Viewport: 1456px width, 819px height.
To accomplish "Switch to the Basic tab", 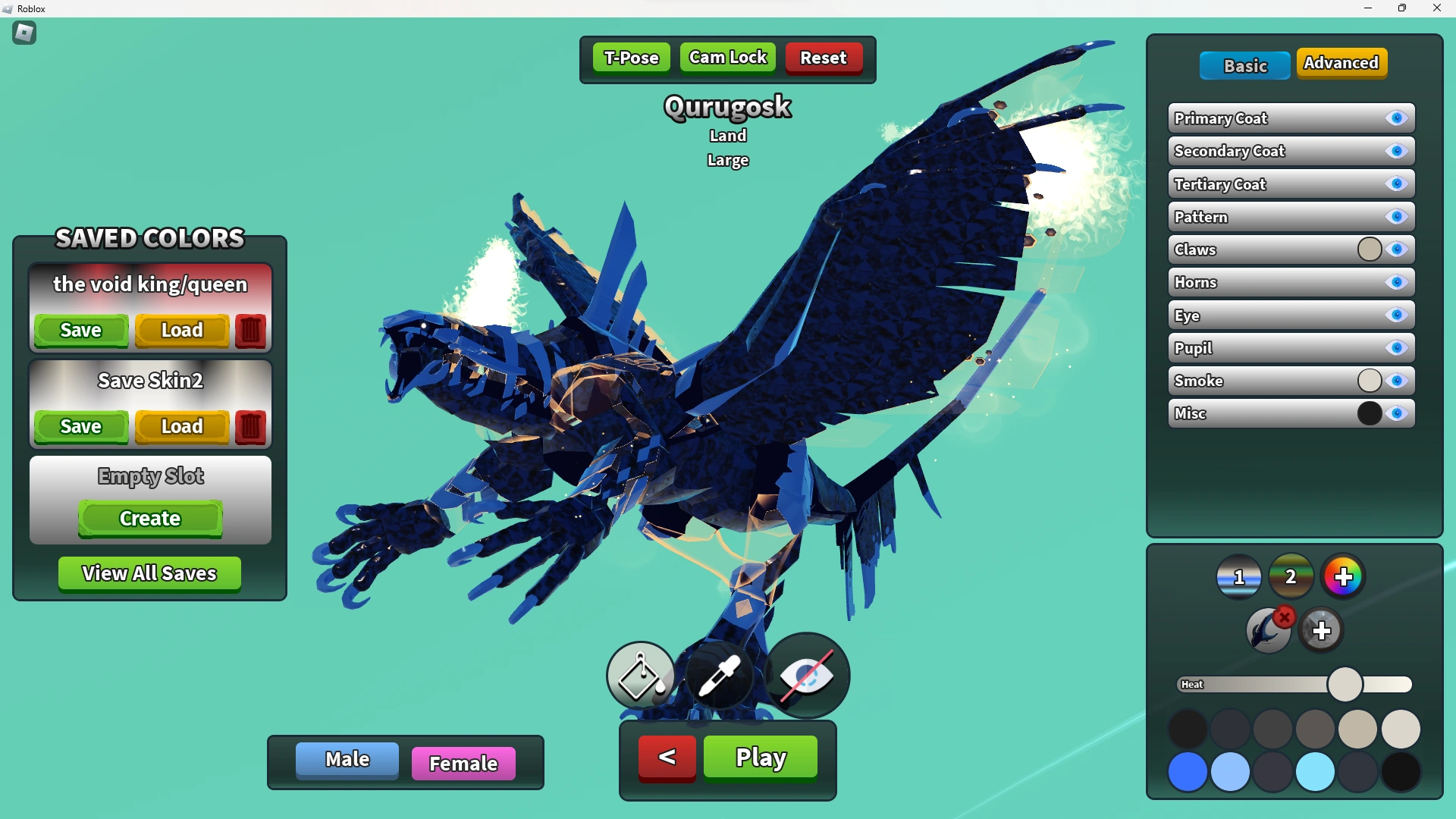I will (x=1244, y=65).
